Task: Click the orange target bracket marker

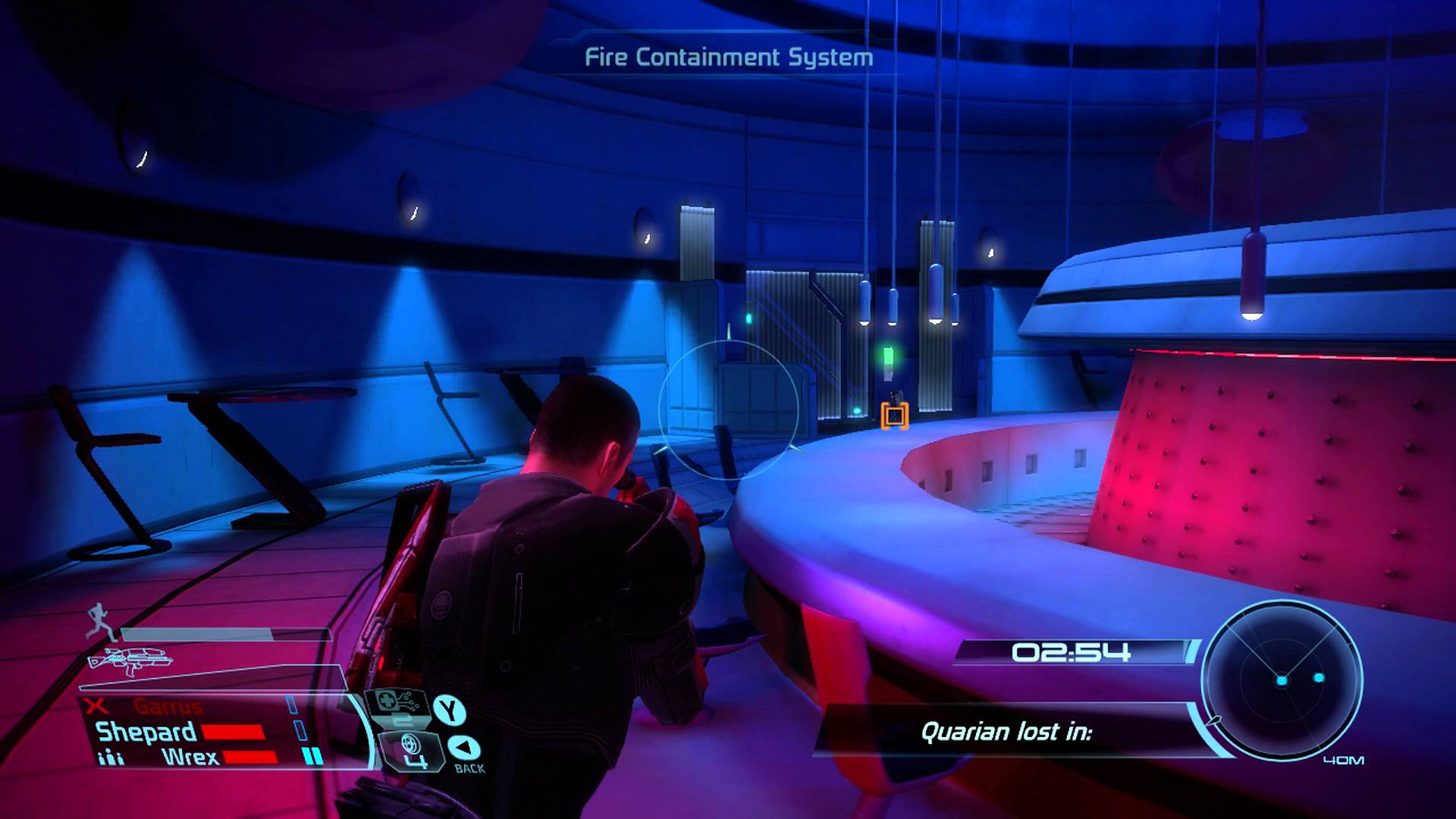Action: pyautogui.click(x=895, y=416)
